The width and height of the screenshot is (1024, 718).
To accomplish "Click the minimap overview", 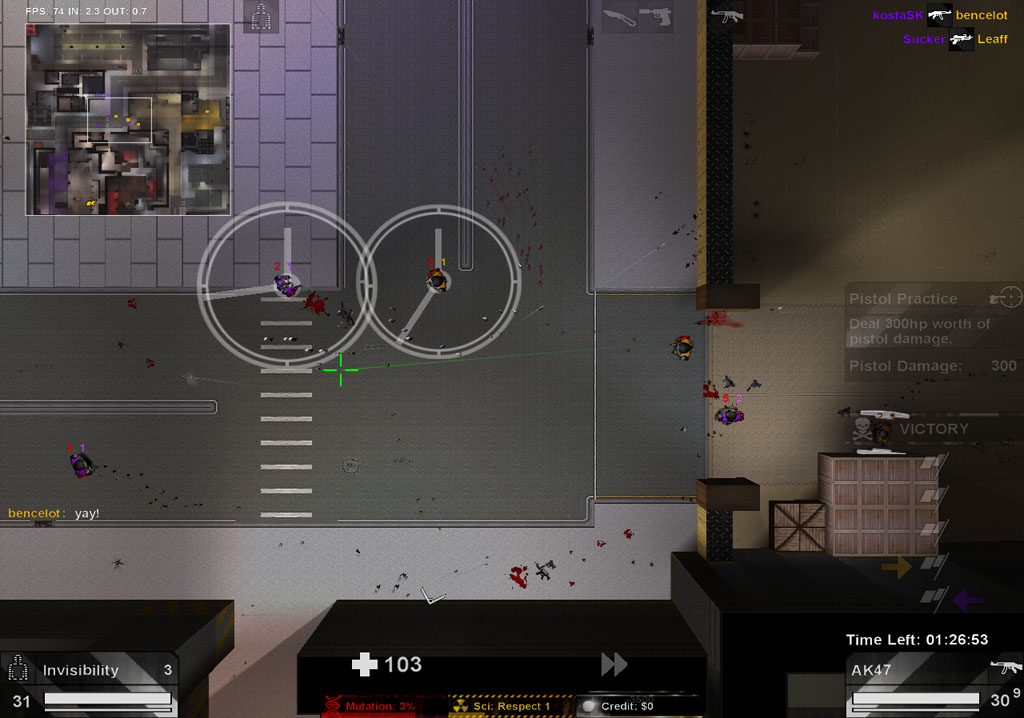I will (128, 119).
